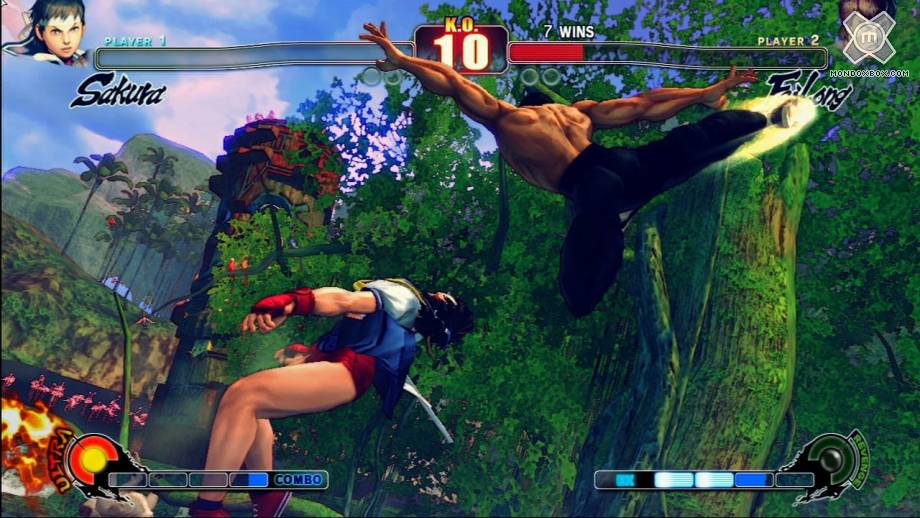Click Sakura's character portrait
Screen dimensions: 920x518
pyautogui.click(x=45, y=30)
